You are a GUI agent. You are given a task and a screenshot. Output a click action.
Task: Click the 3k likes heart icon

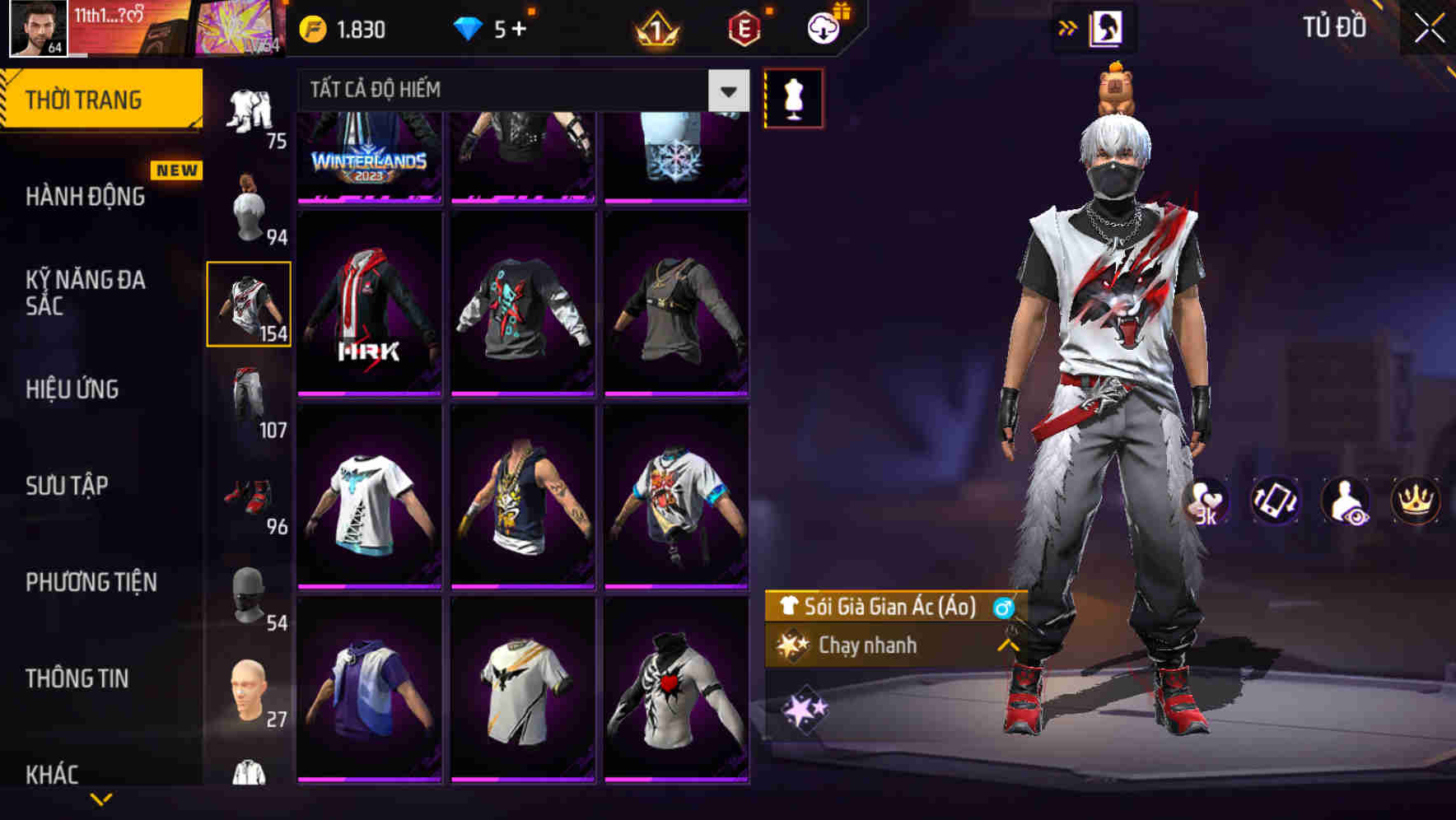(x=1205, y=501)
